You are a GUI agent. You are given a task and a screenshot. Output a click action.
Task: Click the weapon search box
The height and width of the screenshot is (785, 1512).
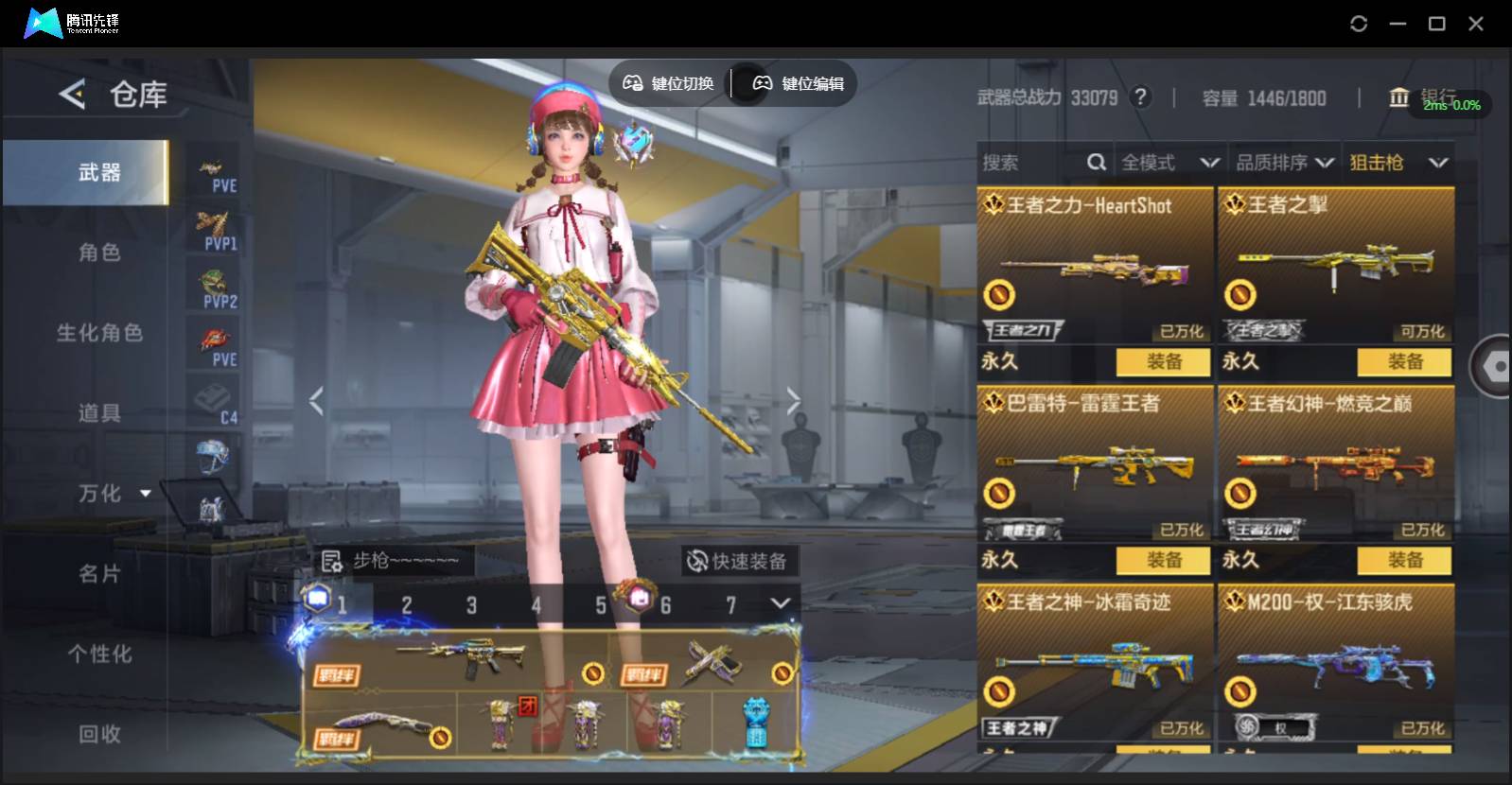coord(1031,163)
